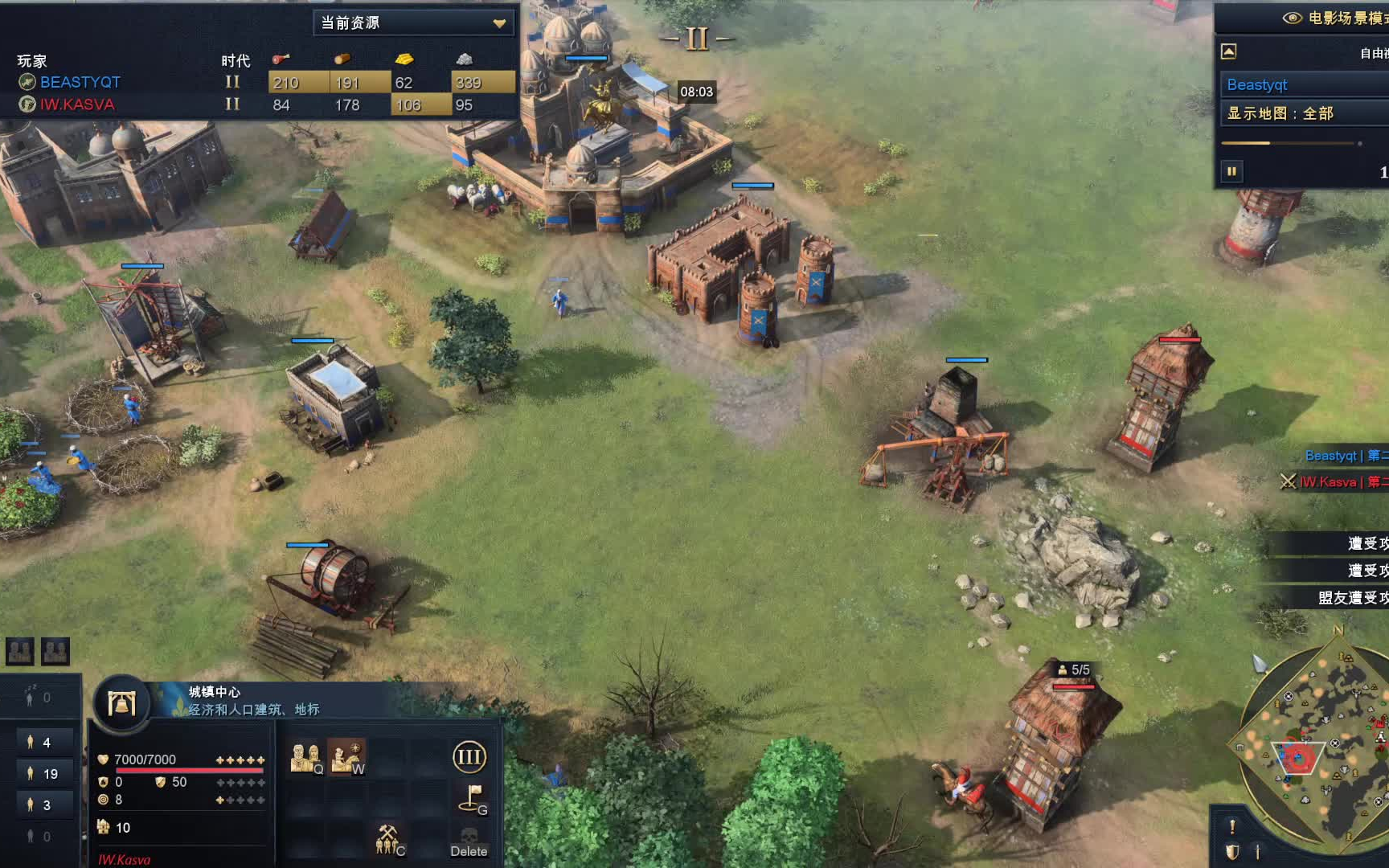Viewport: 1389px width, 868px height.
Task: Select player BEASTYQT in the scoreboard
Action: point(80,82)
